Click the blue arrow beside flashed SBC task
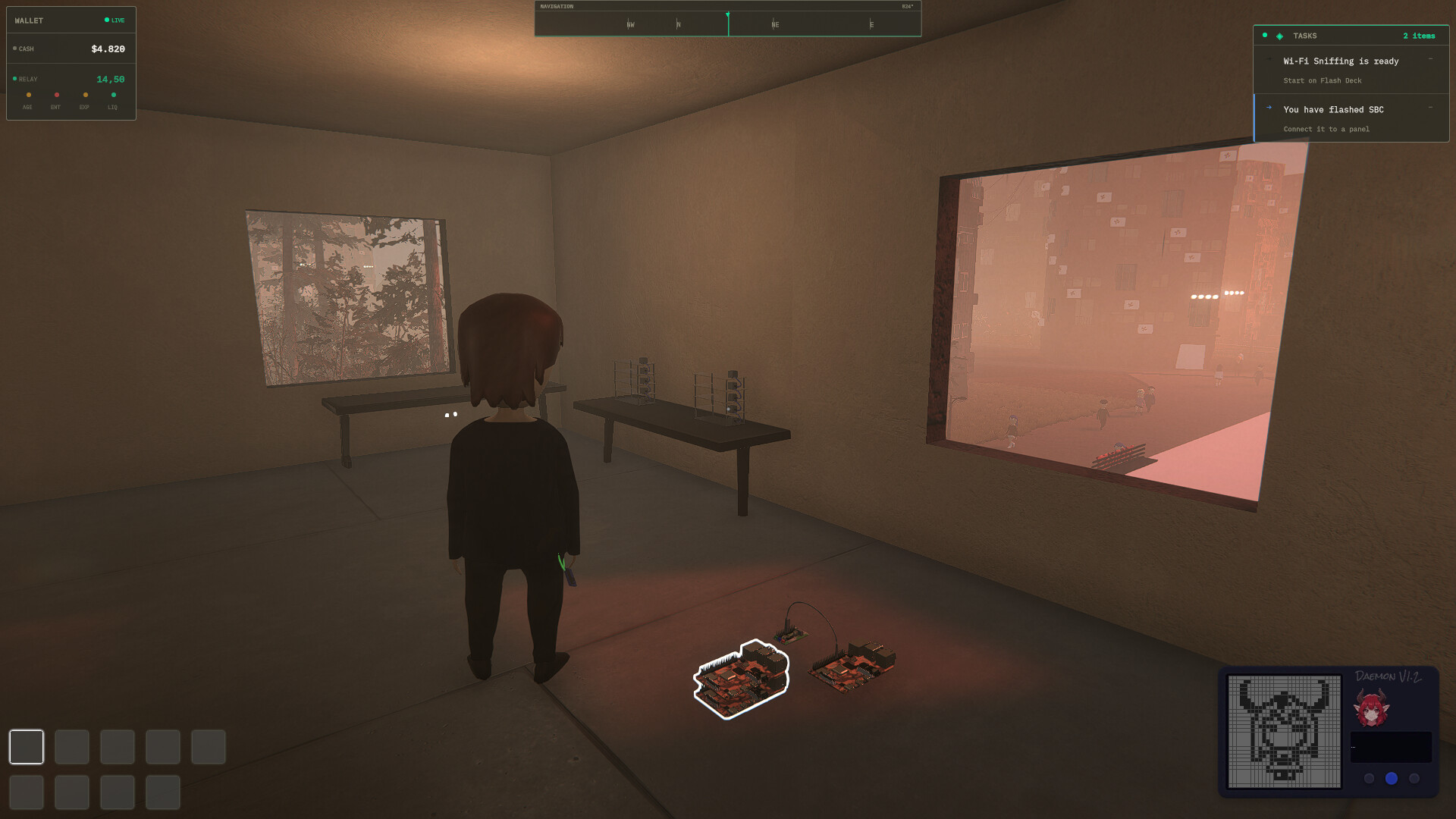This screenshot has height=819, width=1456. (x=1269, y=108)
